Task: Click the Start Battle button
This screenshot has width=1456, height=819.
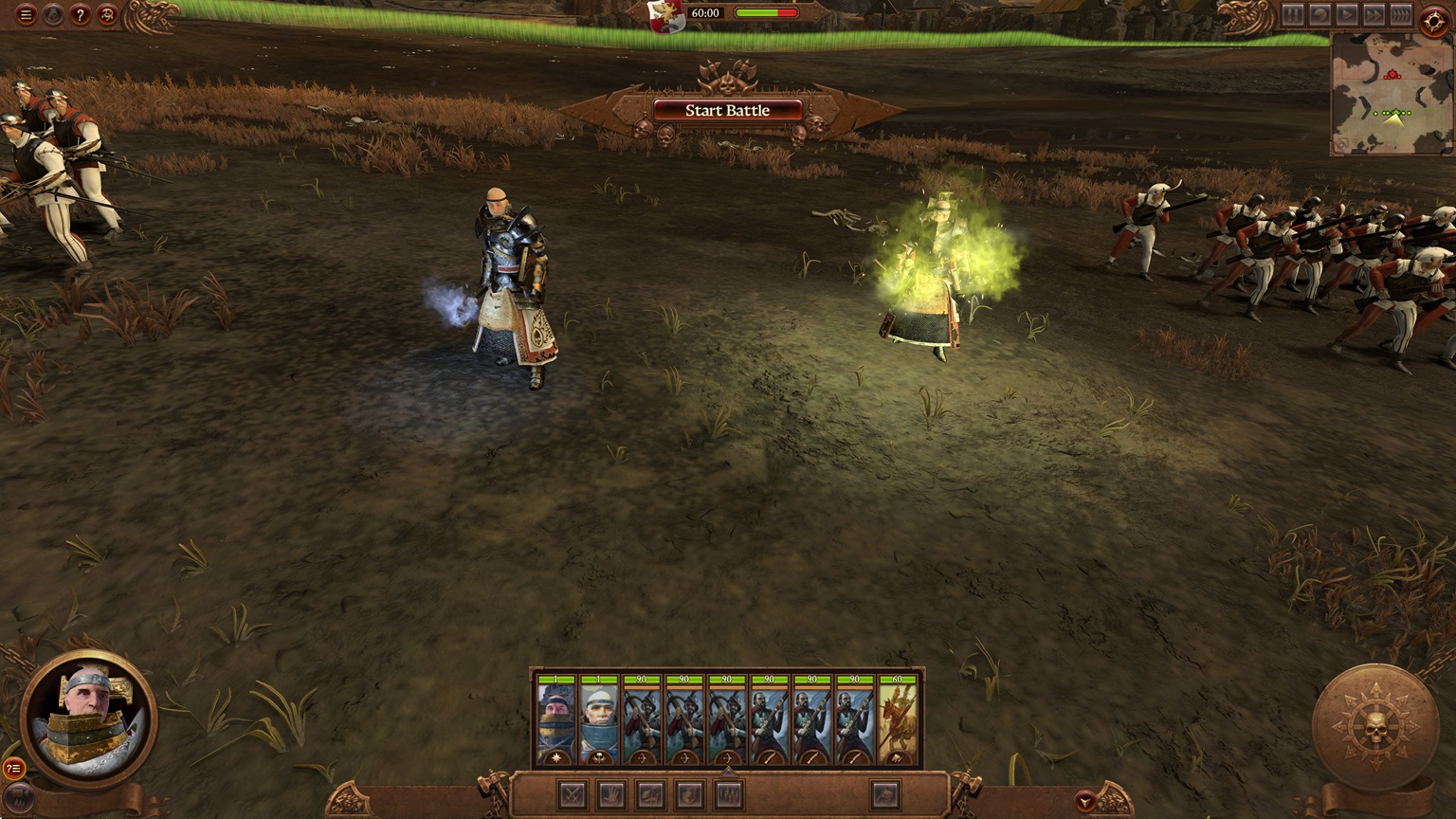Action: (x=727, y=111)
